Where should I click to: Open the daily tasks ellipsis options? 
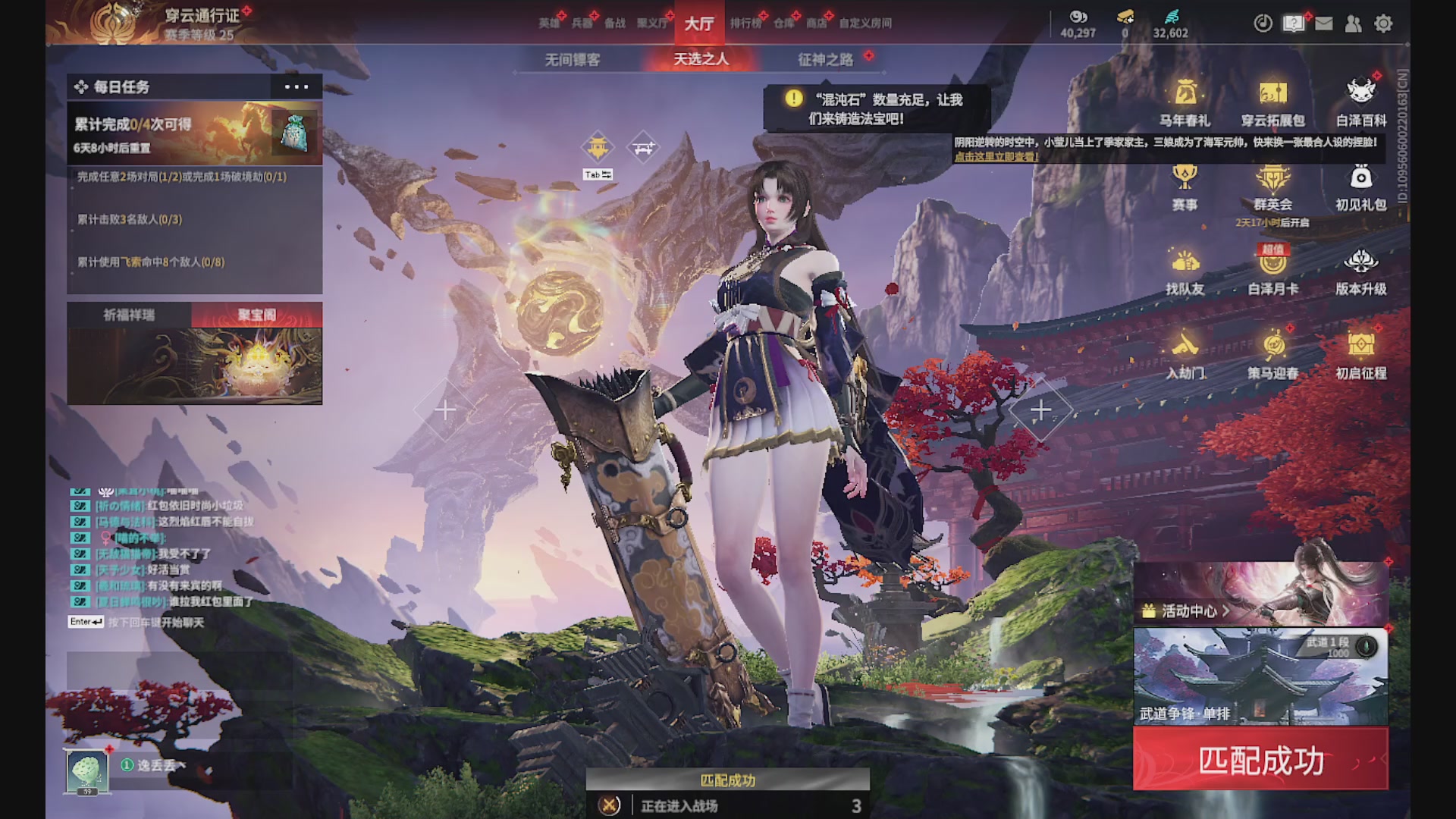(x=296, y=87)
